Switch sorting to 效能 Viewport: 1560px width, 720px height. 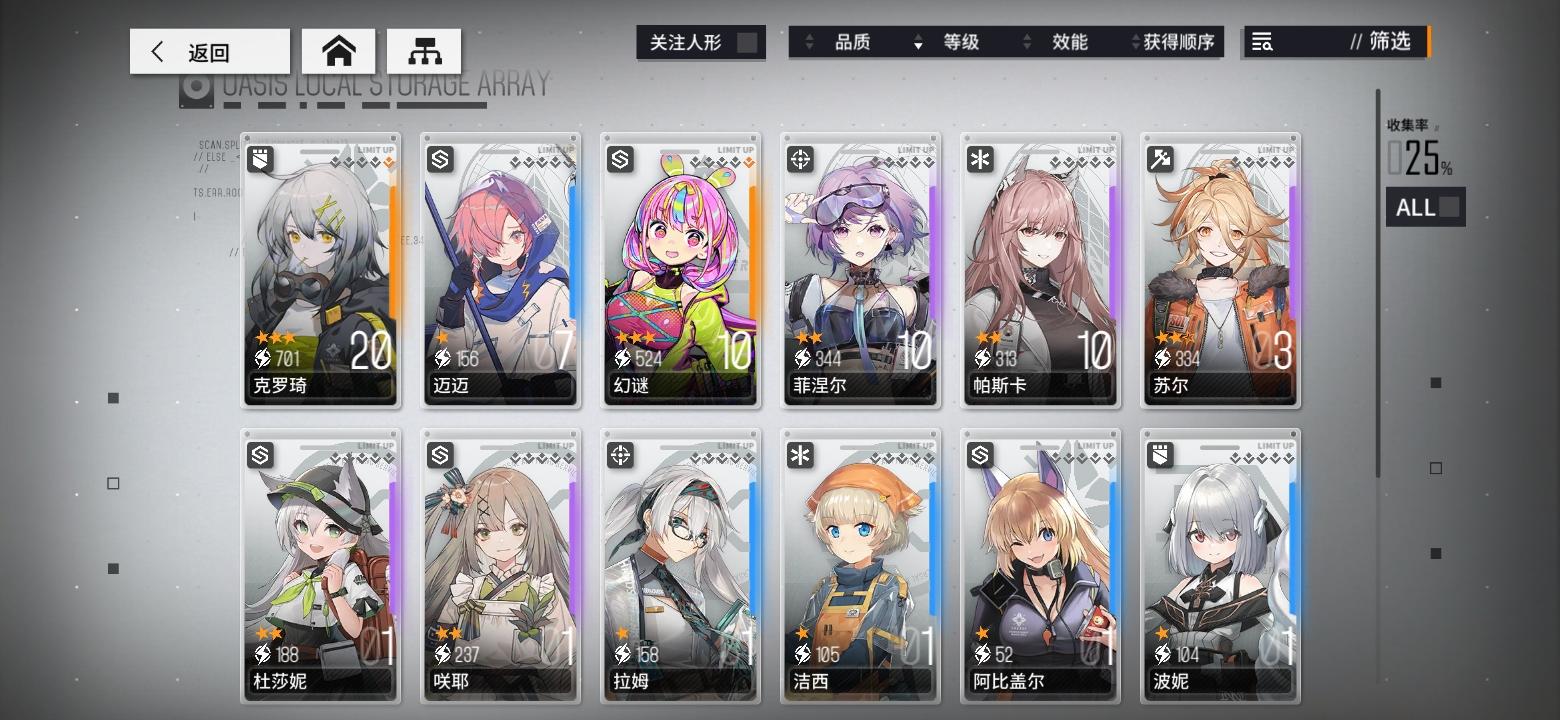tap(1072, 43)
